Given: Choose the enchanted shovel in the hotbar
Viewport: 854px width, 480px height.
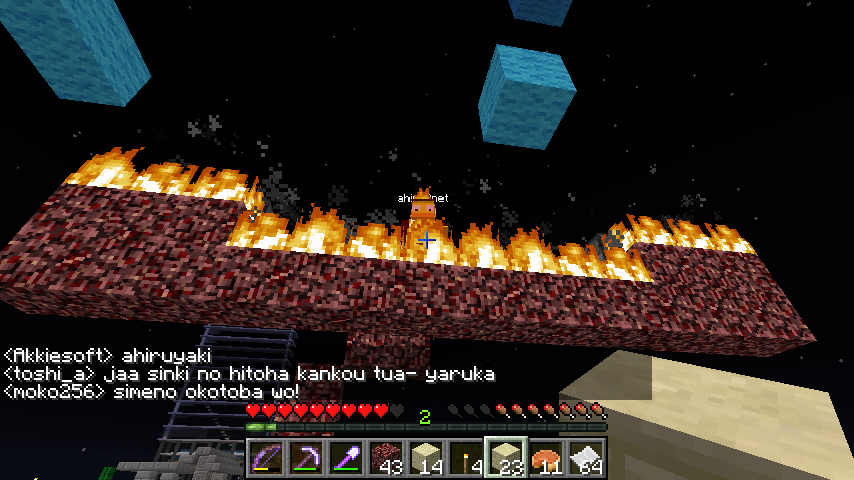Looking at the screenshot, I should (346, 458).
